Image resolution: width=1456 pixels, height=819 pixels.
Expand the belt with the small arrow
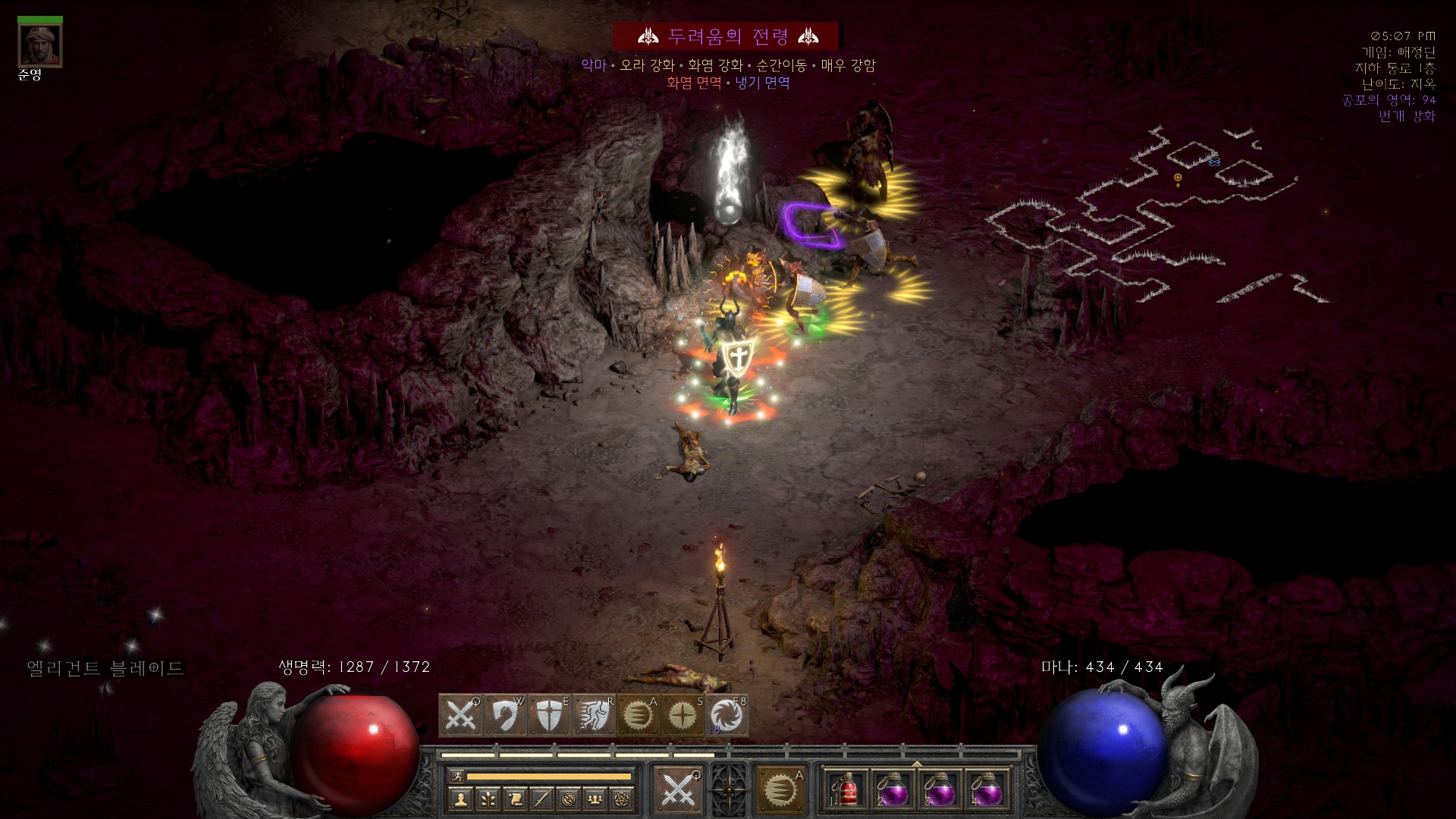(917, 764)
